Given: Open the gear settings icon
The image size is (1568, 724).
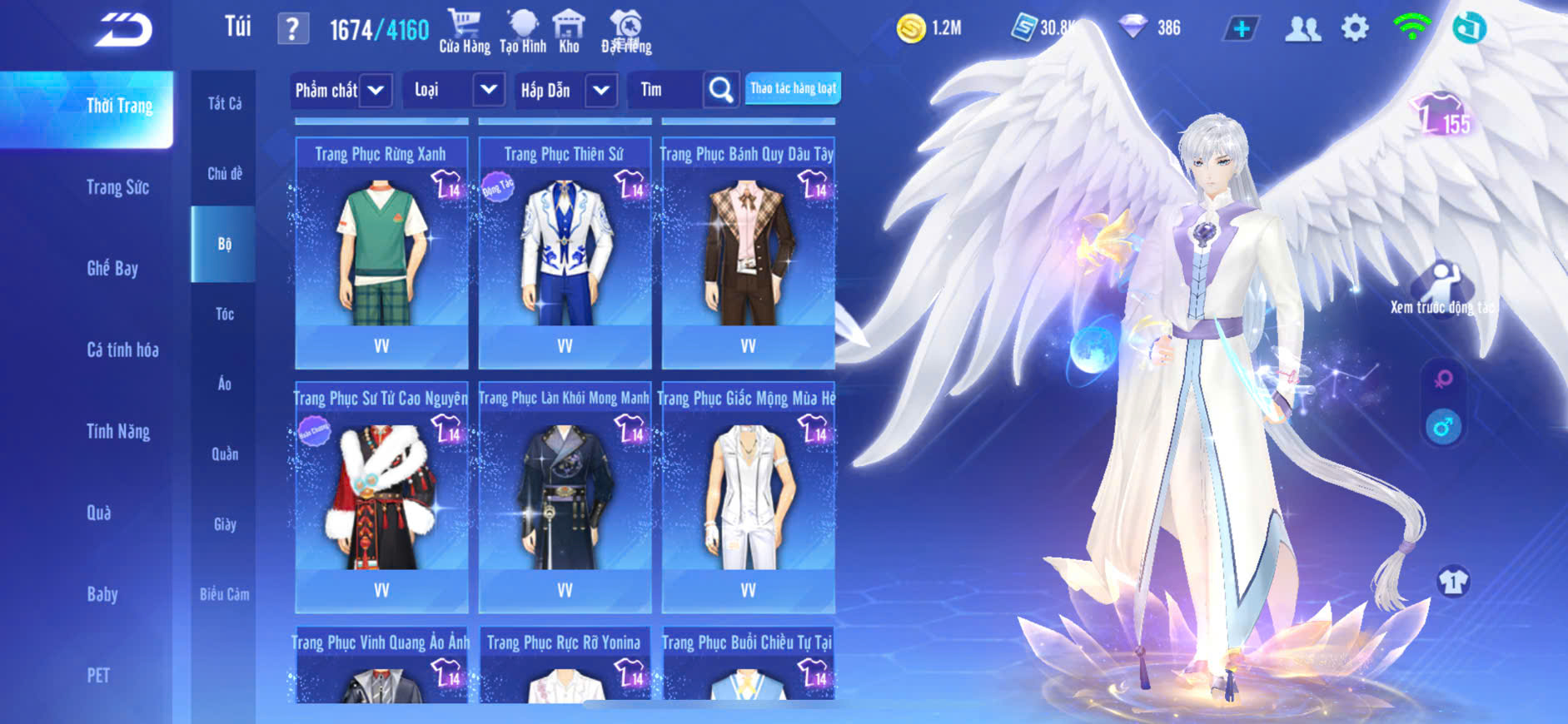Looking at the screenshot, I should coord(1355,28).
